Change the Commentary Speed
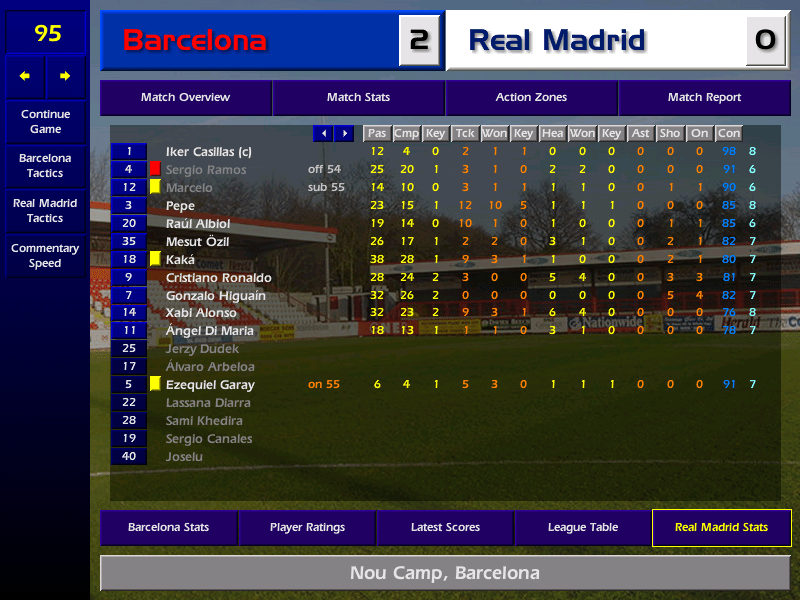This screenshot has width=800, height=600. (45, 256)
